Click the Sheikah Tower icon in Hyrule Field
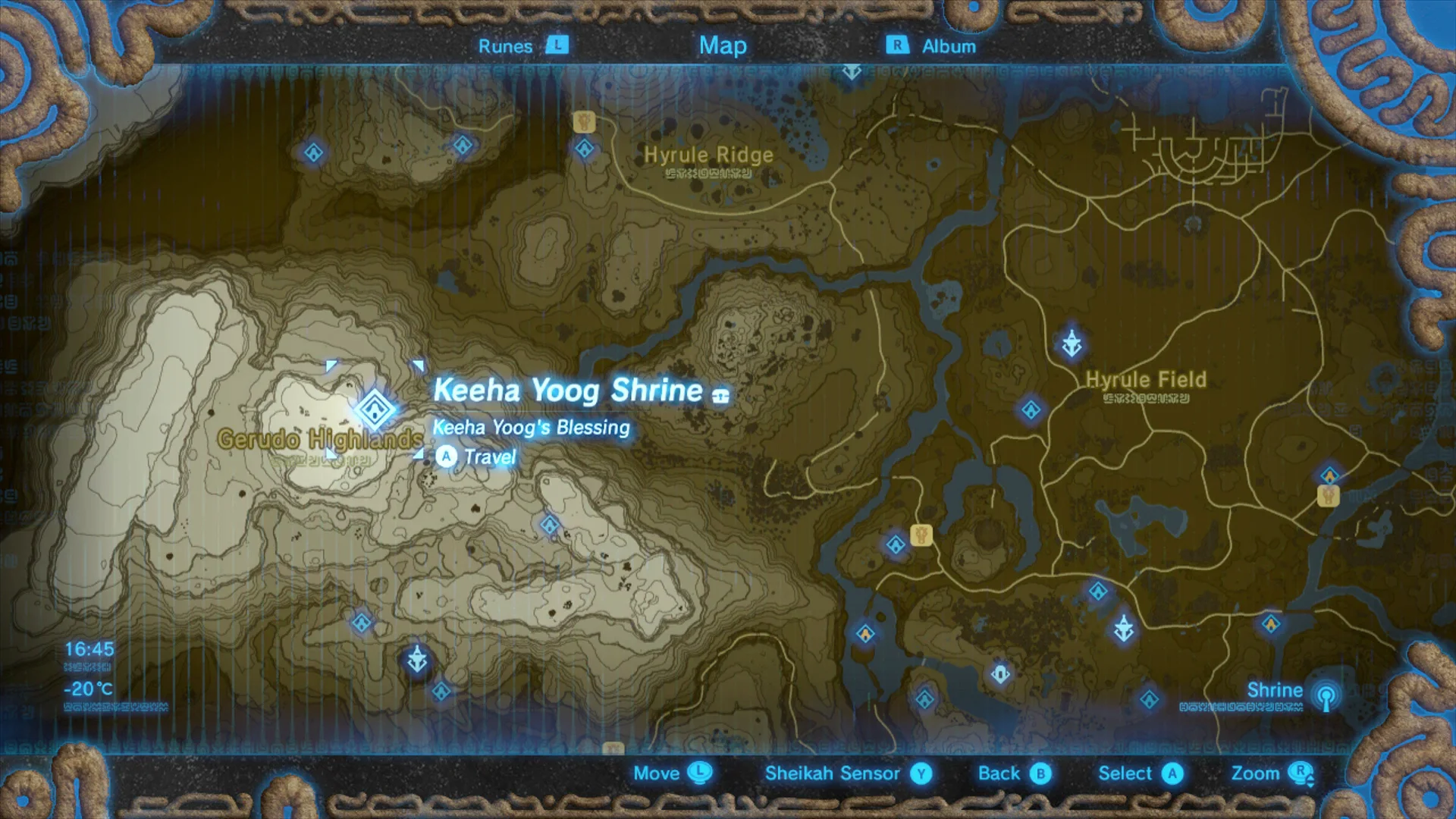1456x819 pixels. (1072, 343)
